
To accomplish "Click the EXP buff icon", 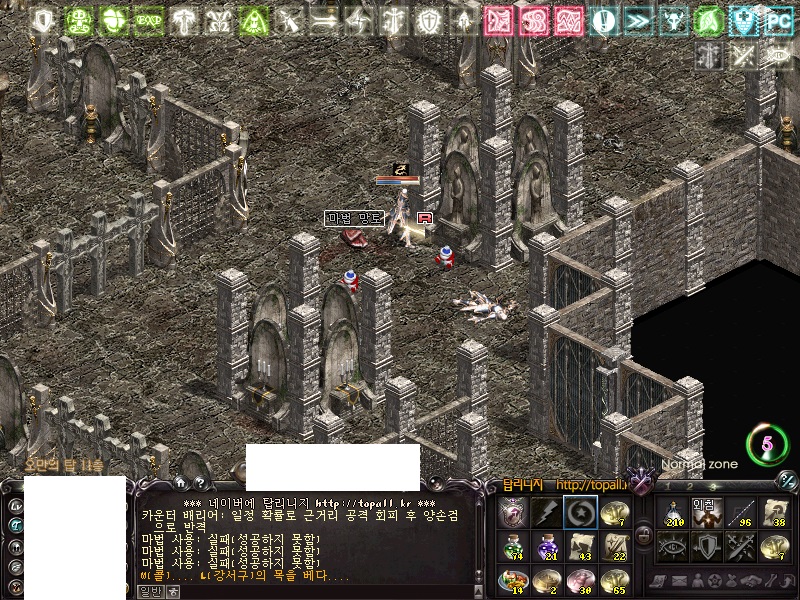I will [149, 21].
